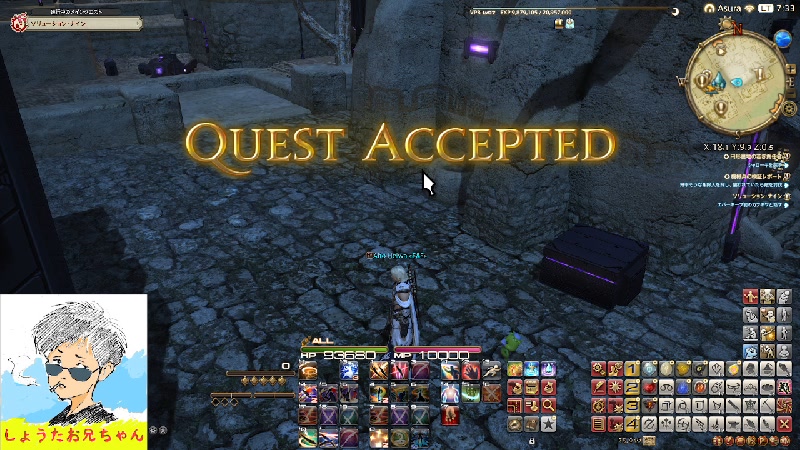Open the red list-page menu icon
The height and width of the screenshot is (450, 800).
(599, 423)
